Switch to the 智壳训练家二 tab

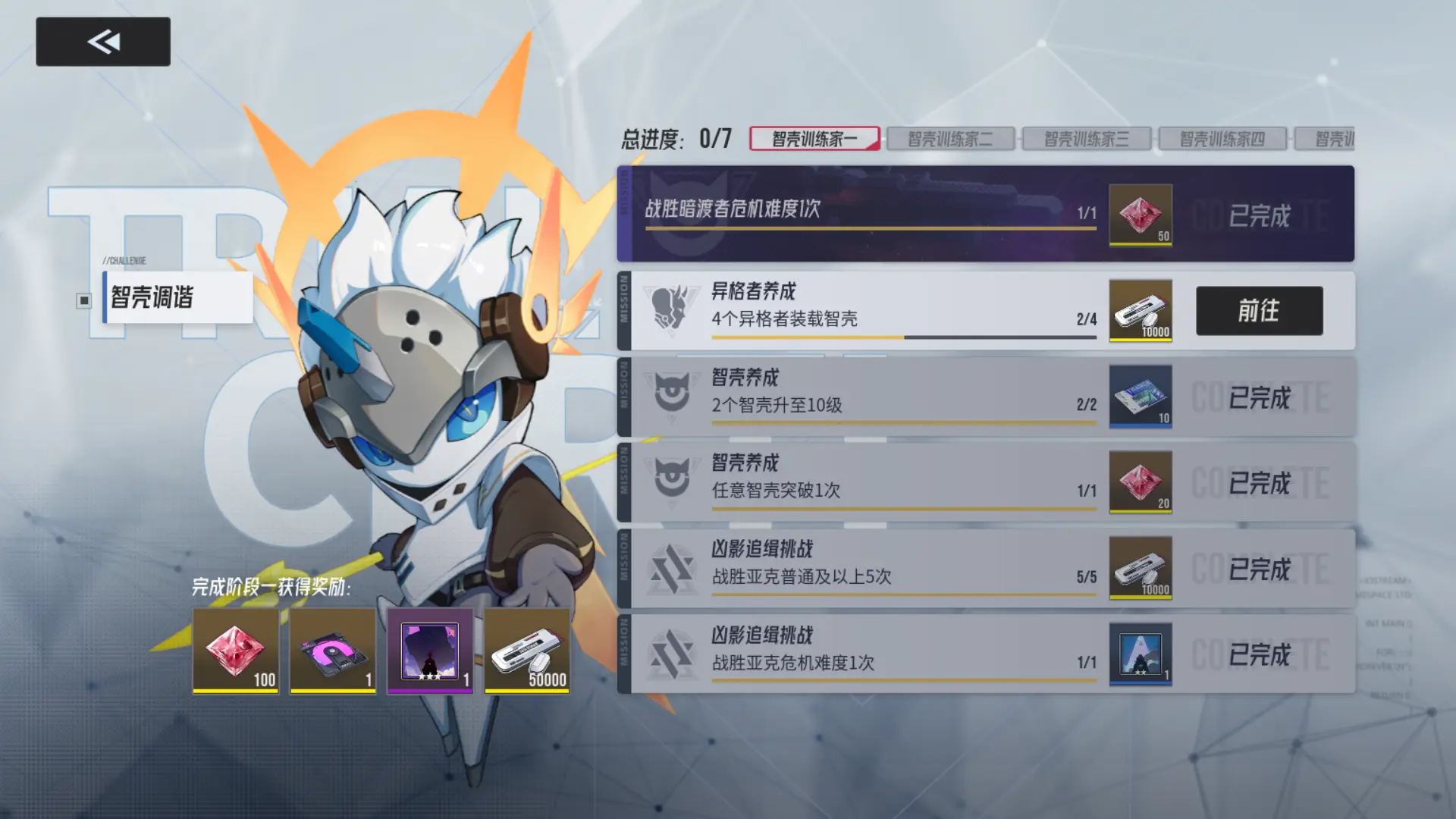950,139
